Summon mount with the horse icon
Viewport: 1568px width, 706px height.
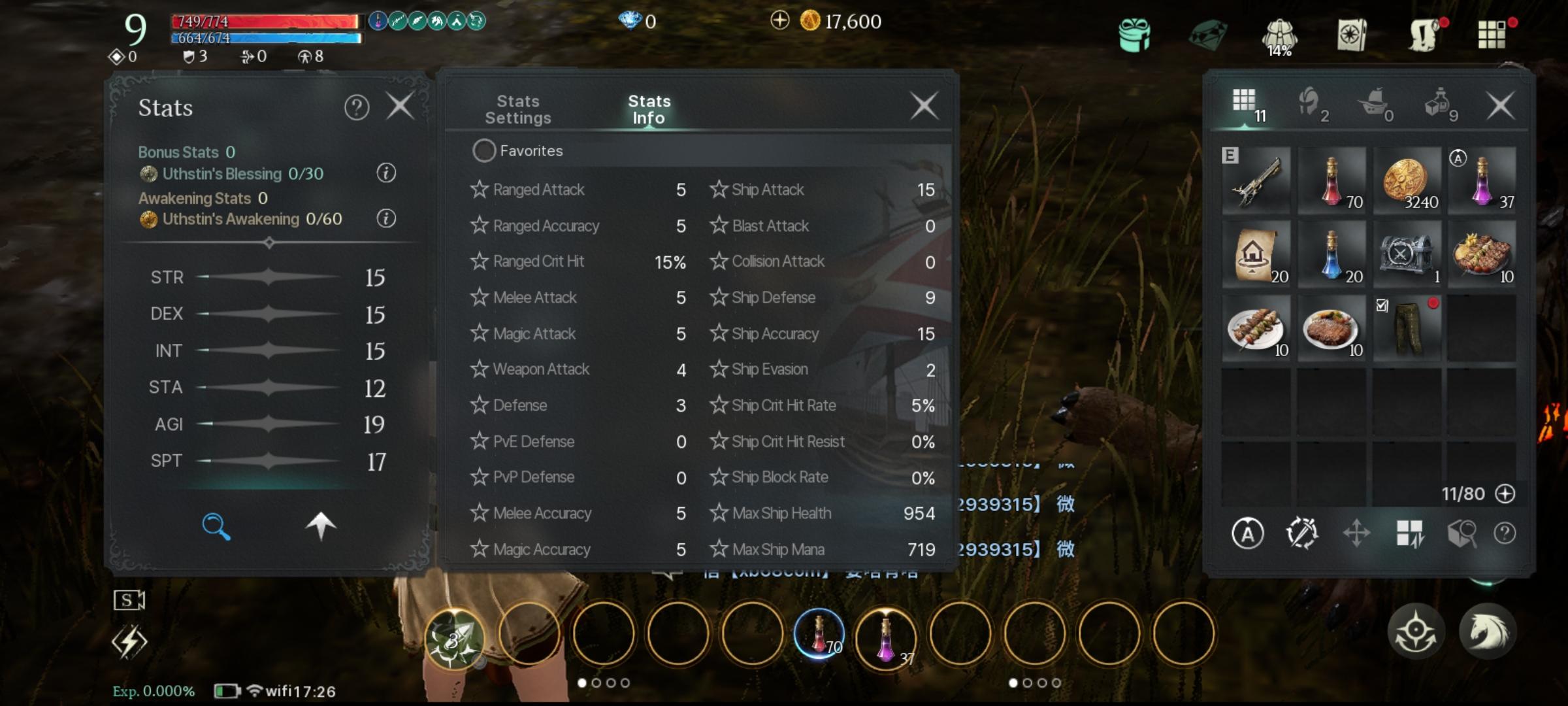(1487, 631)
